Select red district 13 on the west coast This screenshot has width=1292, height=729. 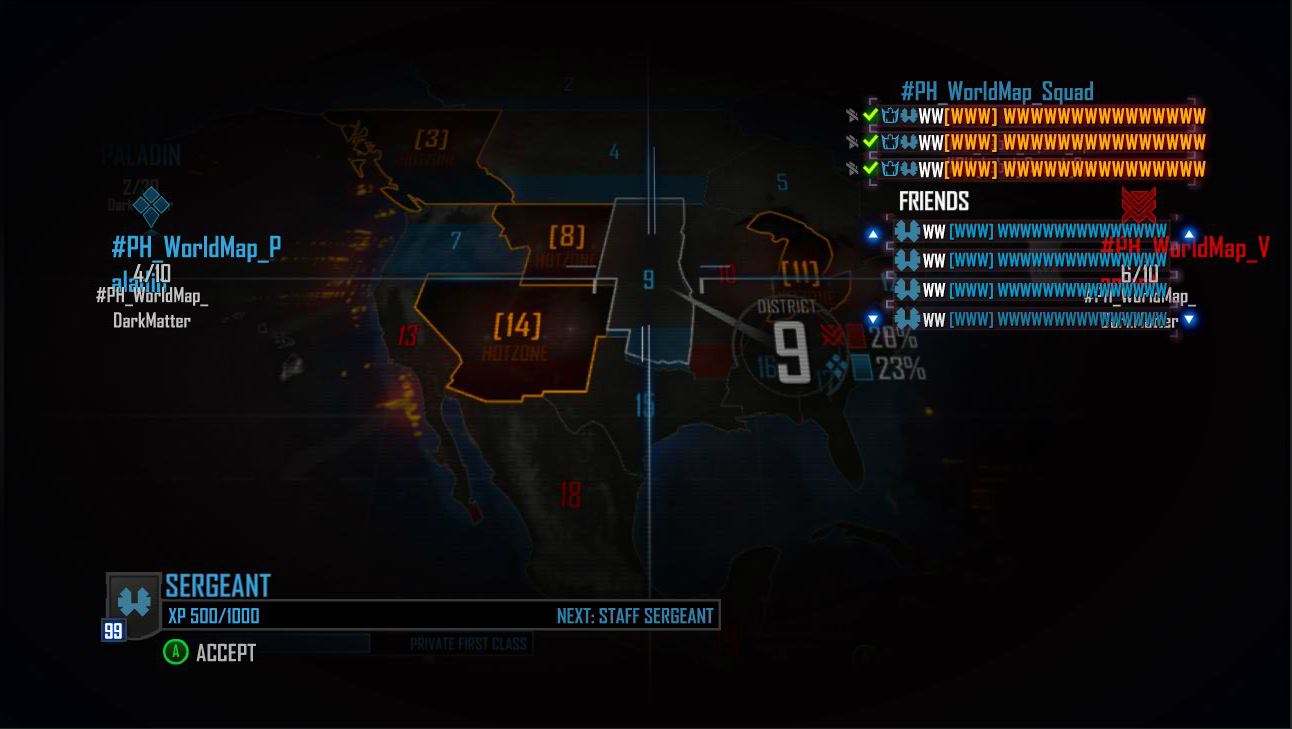click(407, 335)
